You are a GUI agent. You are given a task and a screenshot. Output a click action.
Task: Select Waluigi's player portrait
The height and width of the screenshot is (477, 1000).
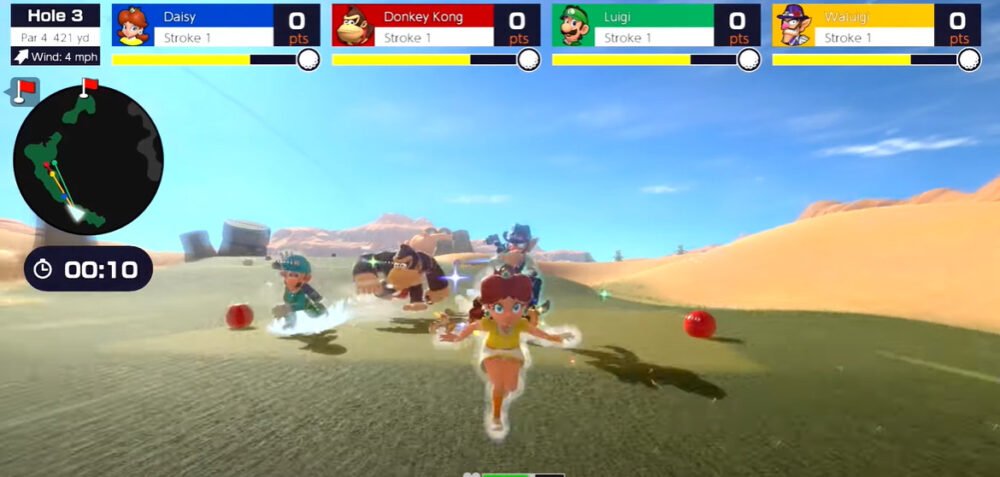[792, 26]
